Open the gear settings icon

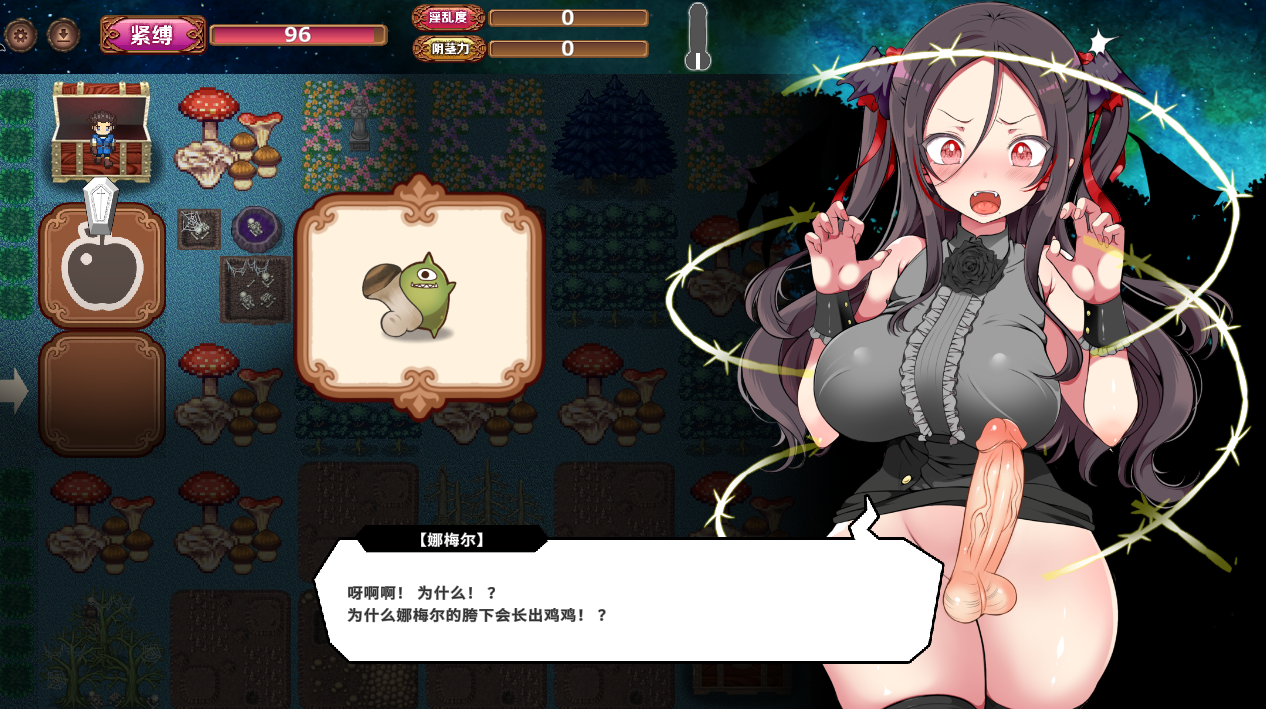tap(20, 36)
